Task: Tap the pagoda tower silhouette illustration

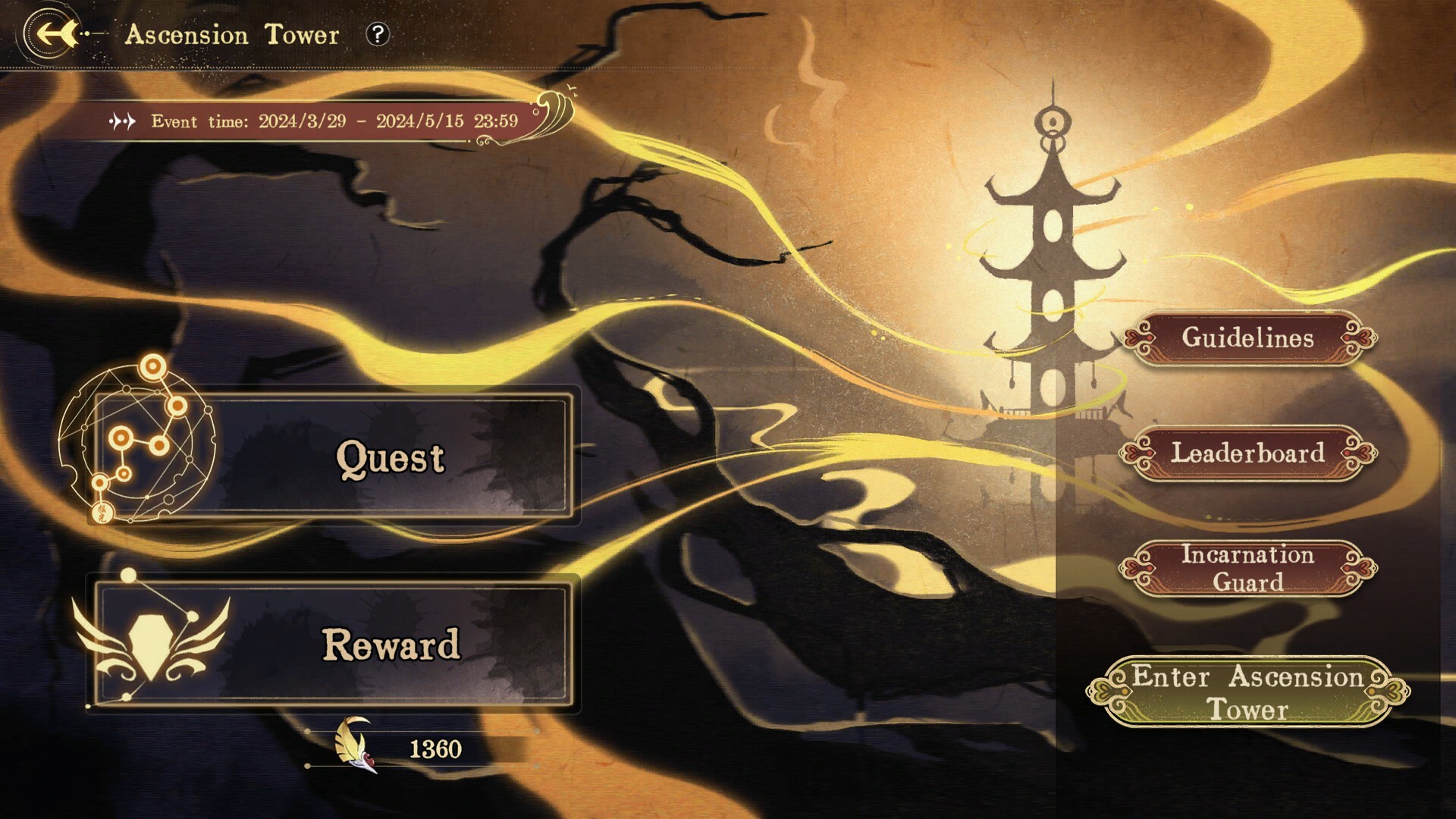Action: [x=1054, y=265]
